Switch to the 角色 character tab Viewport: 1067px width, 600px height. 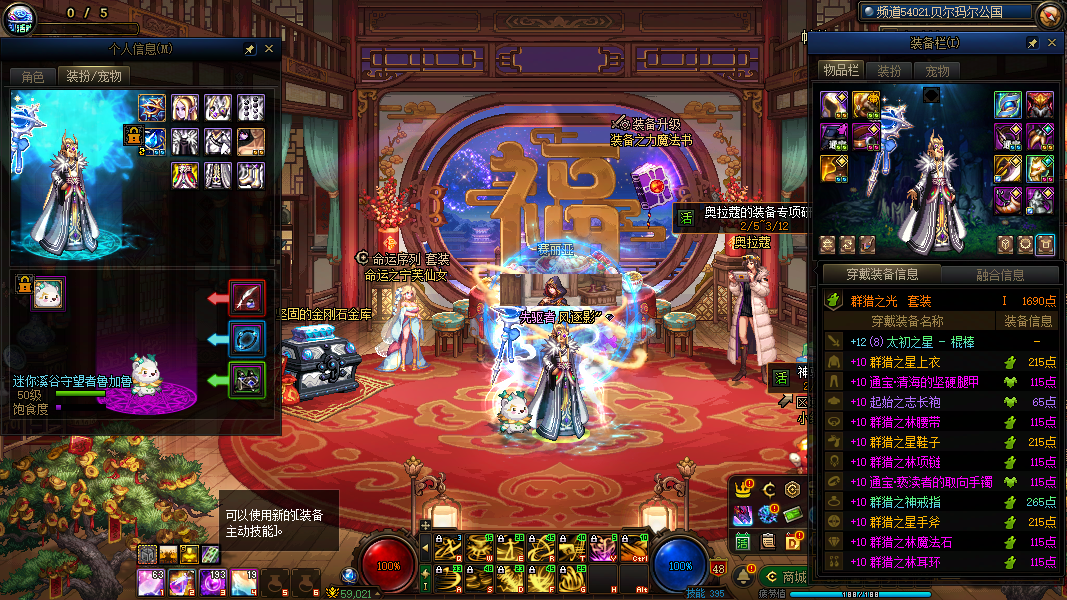32,76
